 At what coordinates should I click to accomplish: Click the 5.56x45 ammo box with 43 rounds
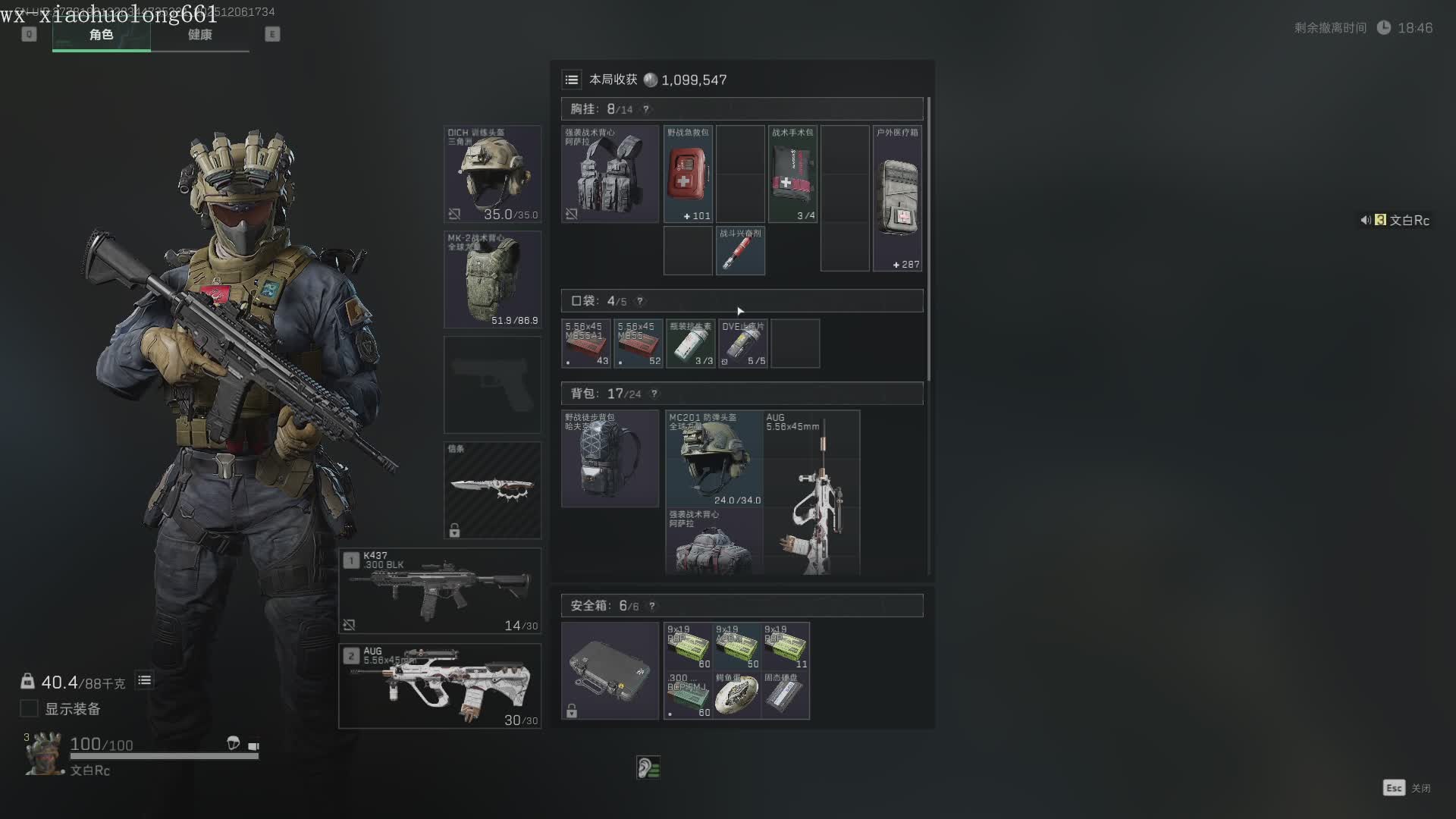(586, 344)
